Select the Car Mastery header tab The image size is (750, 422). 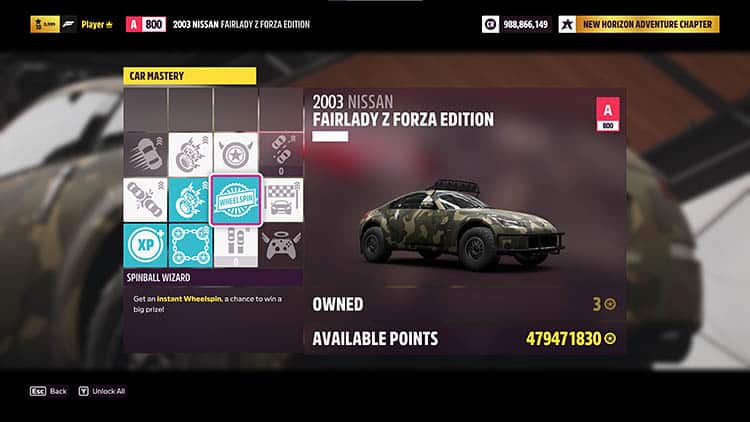point(190,74)
